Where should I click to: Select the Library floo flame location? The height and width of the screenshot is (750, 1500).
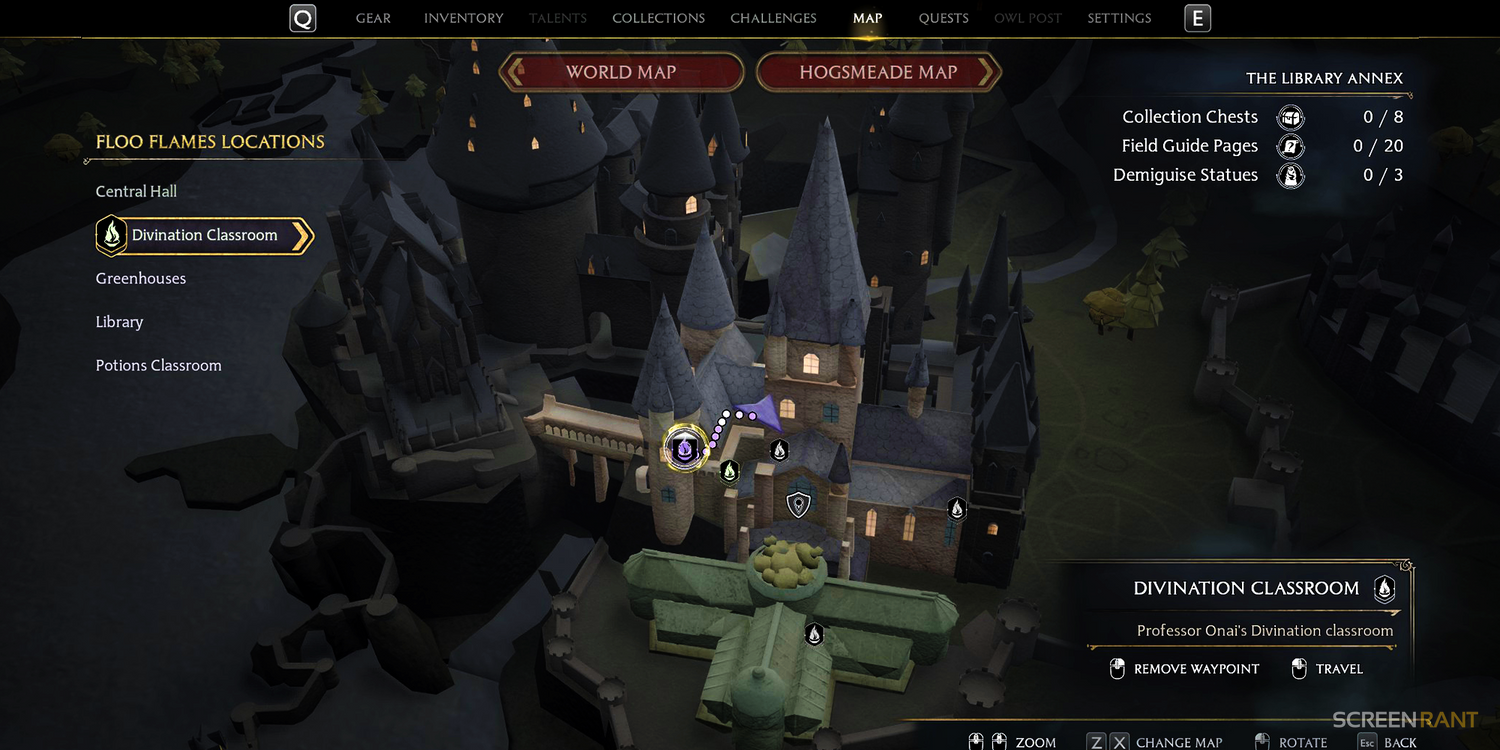click(119, 322)
